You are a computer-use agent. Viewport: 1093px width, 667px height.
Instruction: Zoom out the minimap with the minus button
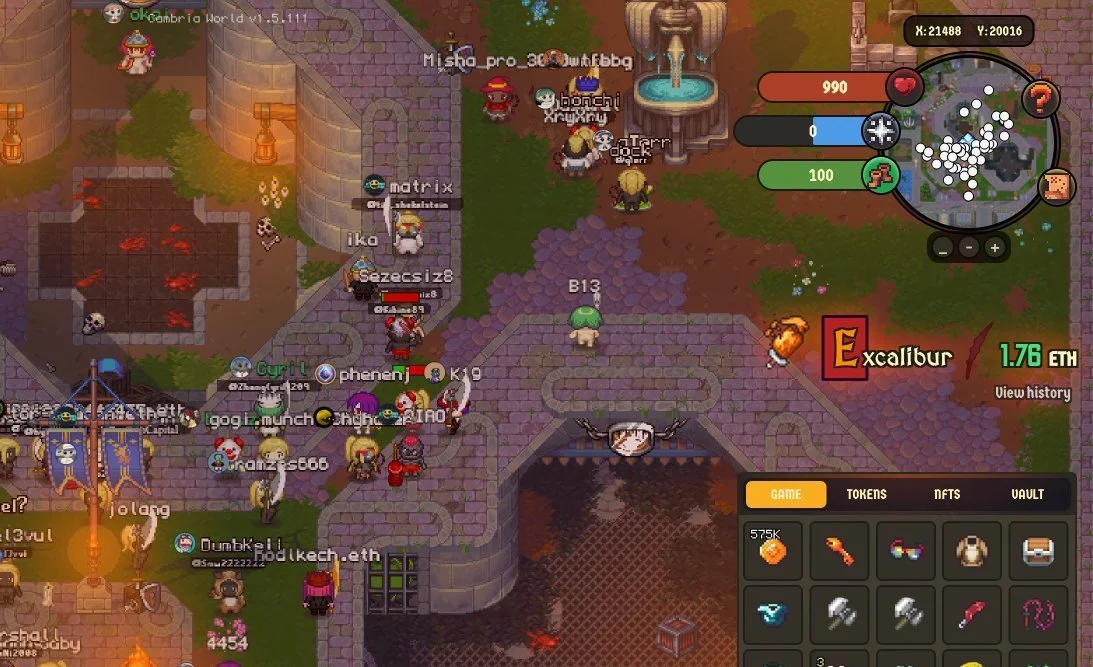click(x=969, y=247)
